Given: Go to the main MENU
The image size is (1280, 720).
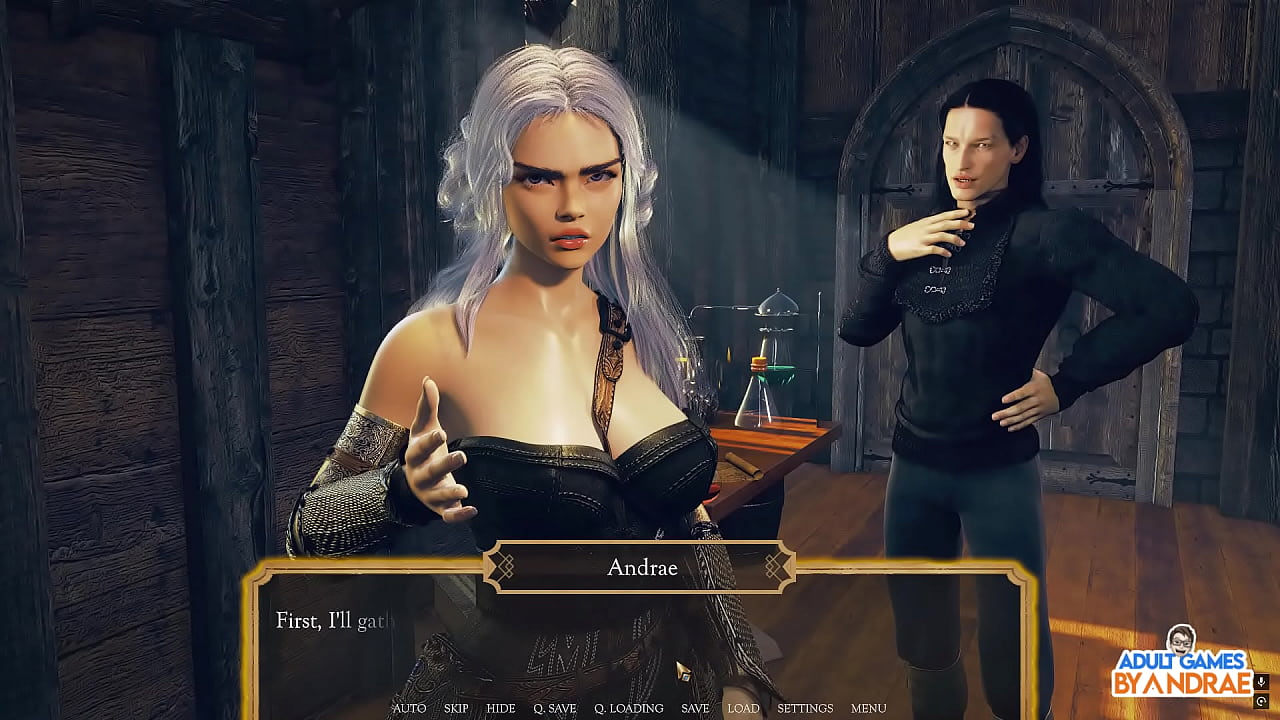Looking at the screenshot, I should (x=868, y=708).
